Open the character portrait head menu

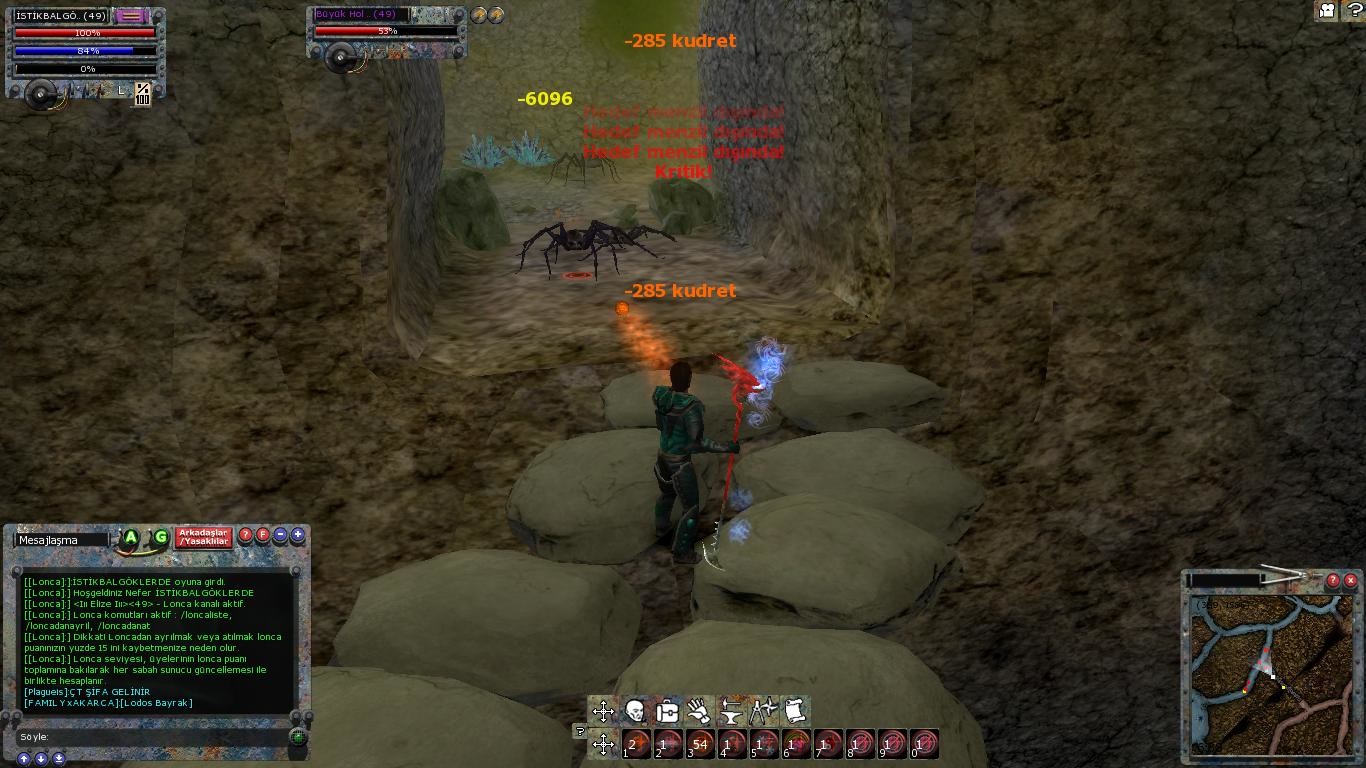tap(635, 711)
